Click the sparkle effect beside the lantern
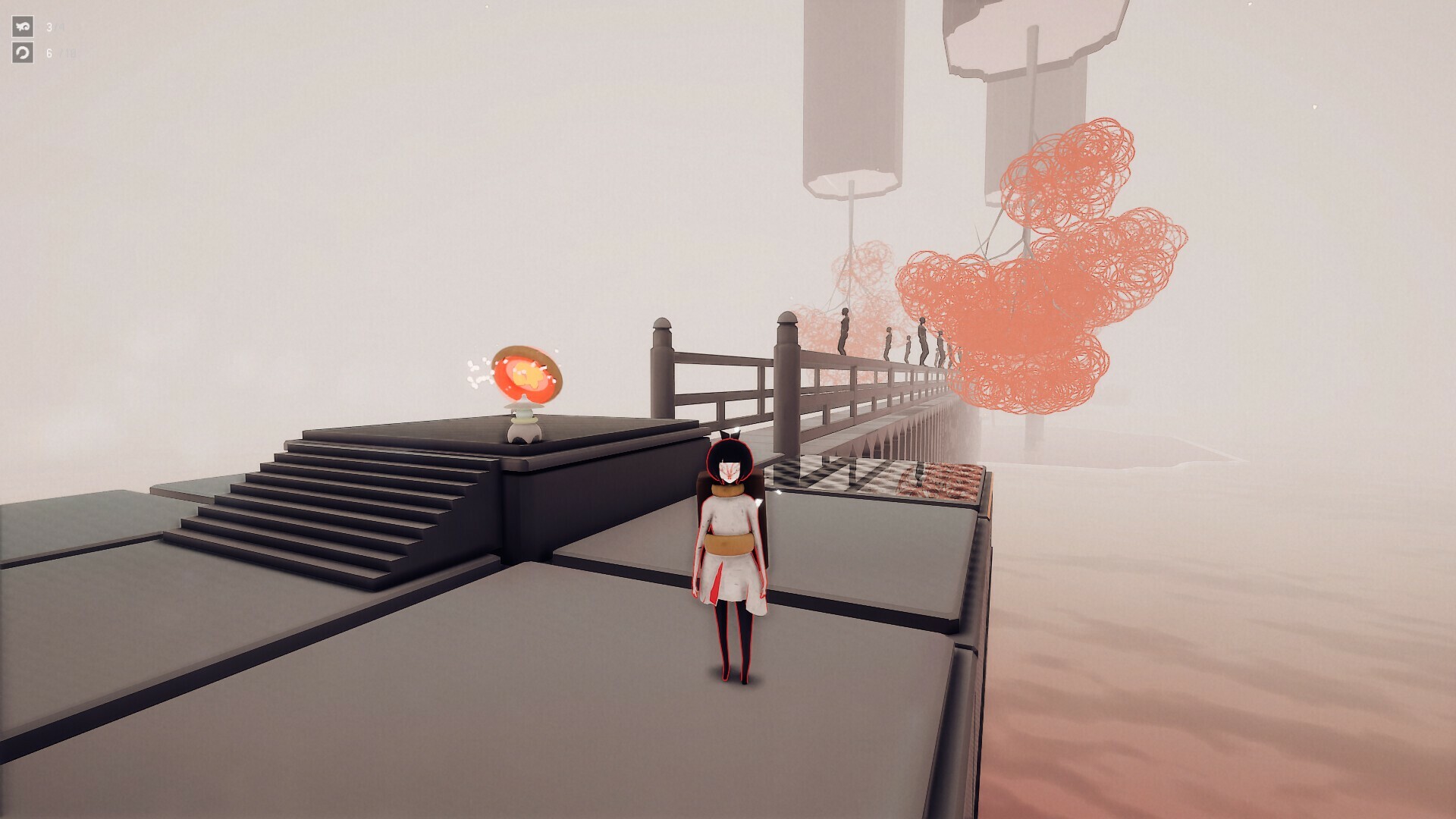 478,372
